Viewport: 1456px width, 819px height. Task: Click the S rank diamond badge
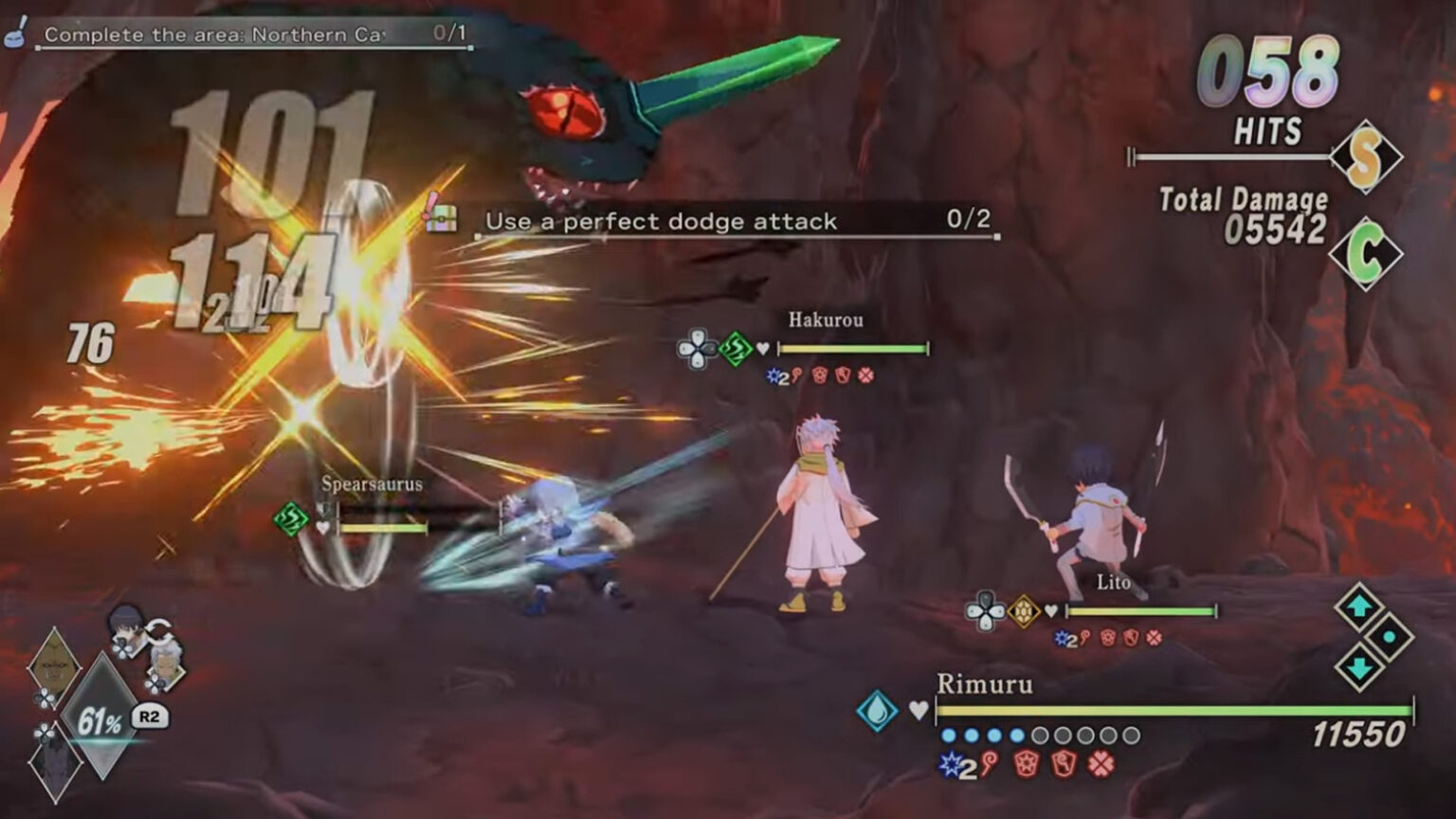pos(1365,156)
